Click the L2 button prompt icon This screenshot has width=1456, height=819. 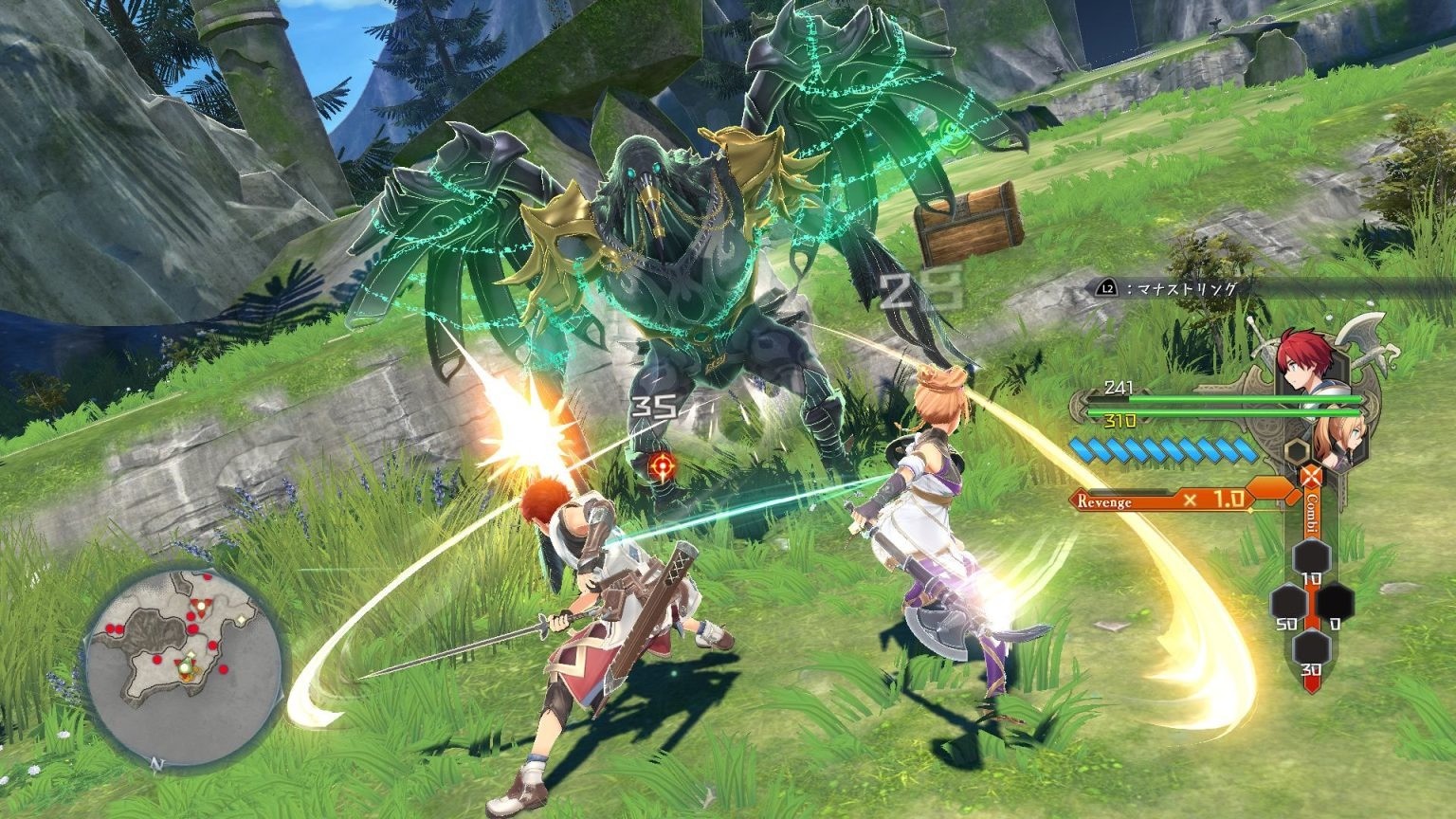(x=1106, y=287)
